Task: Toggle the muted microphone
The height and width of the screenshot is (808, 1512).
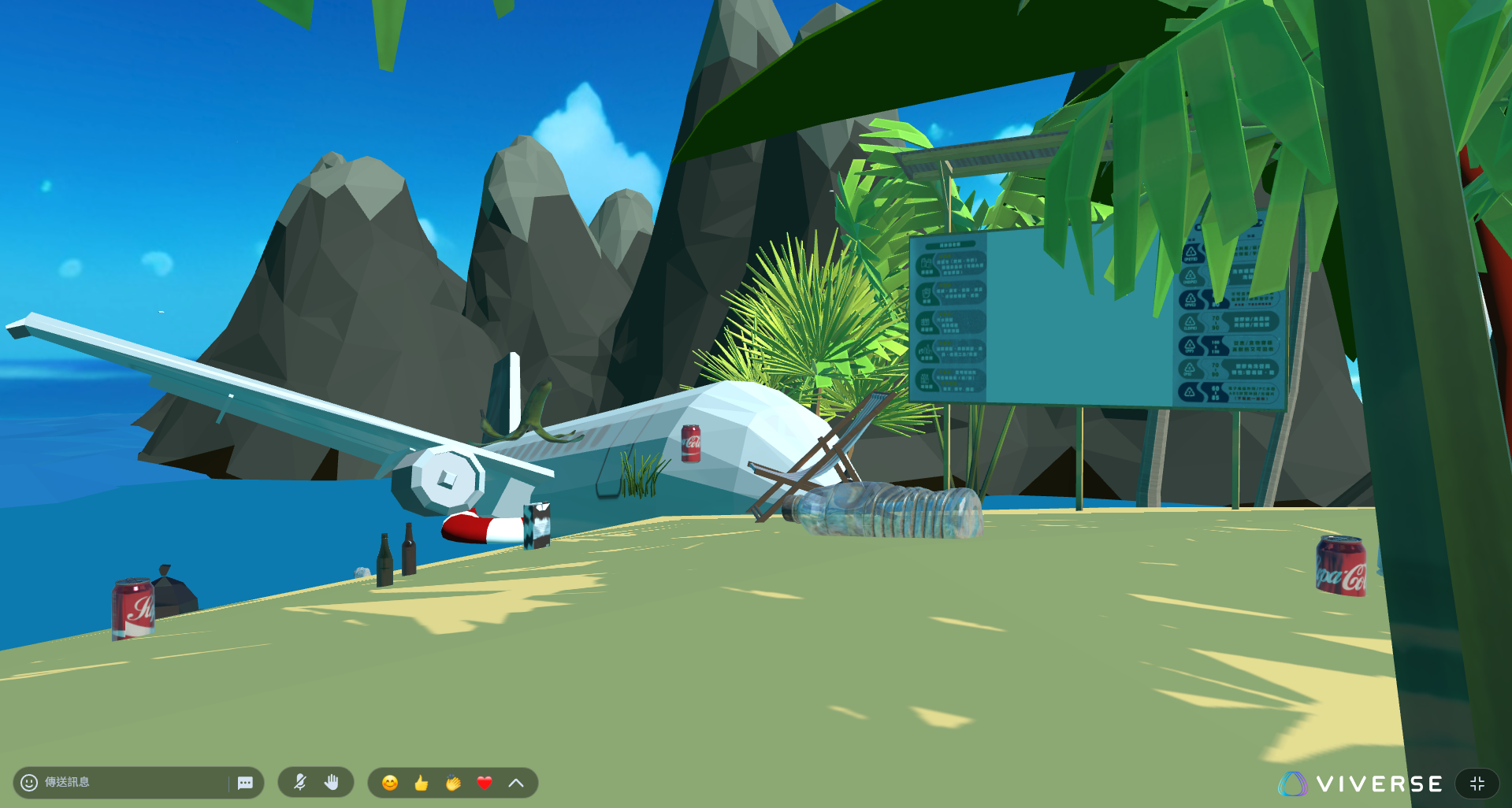Action: (x=300, y=782)
